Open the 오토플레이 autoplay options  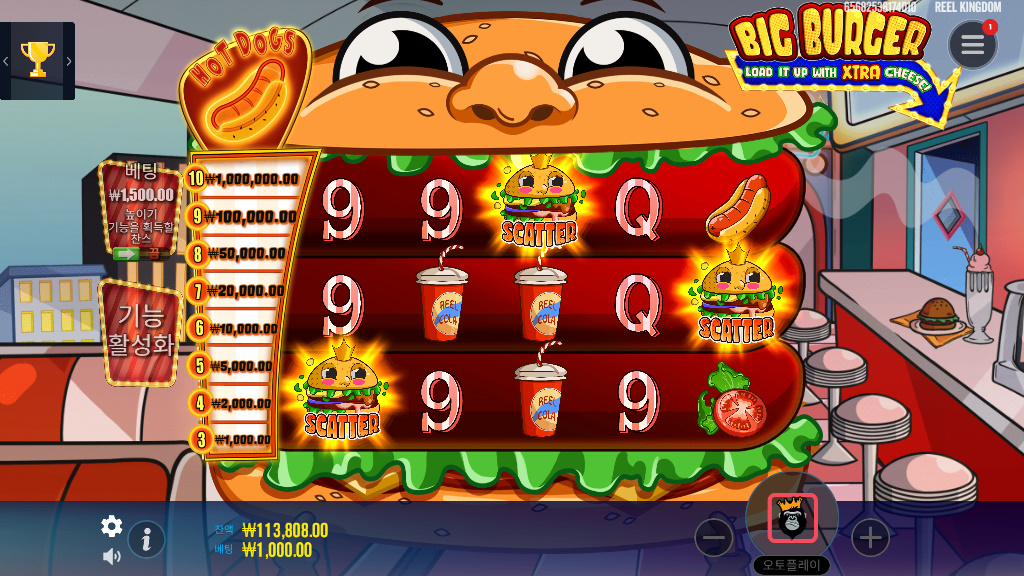pos(791,564)
